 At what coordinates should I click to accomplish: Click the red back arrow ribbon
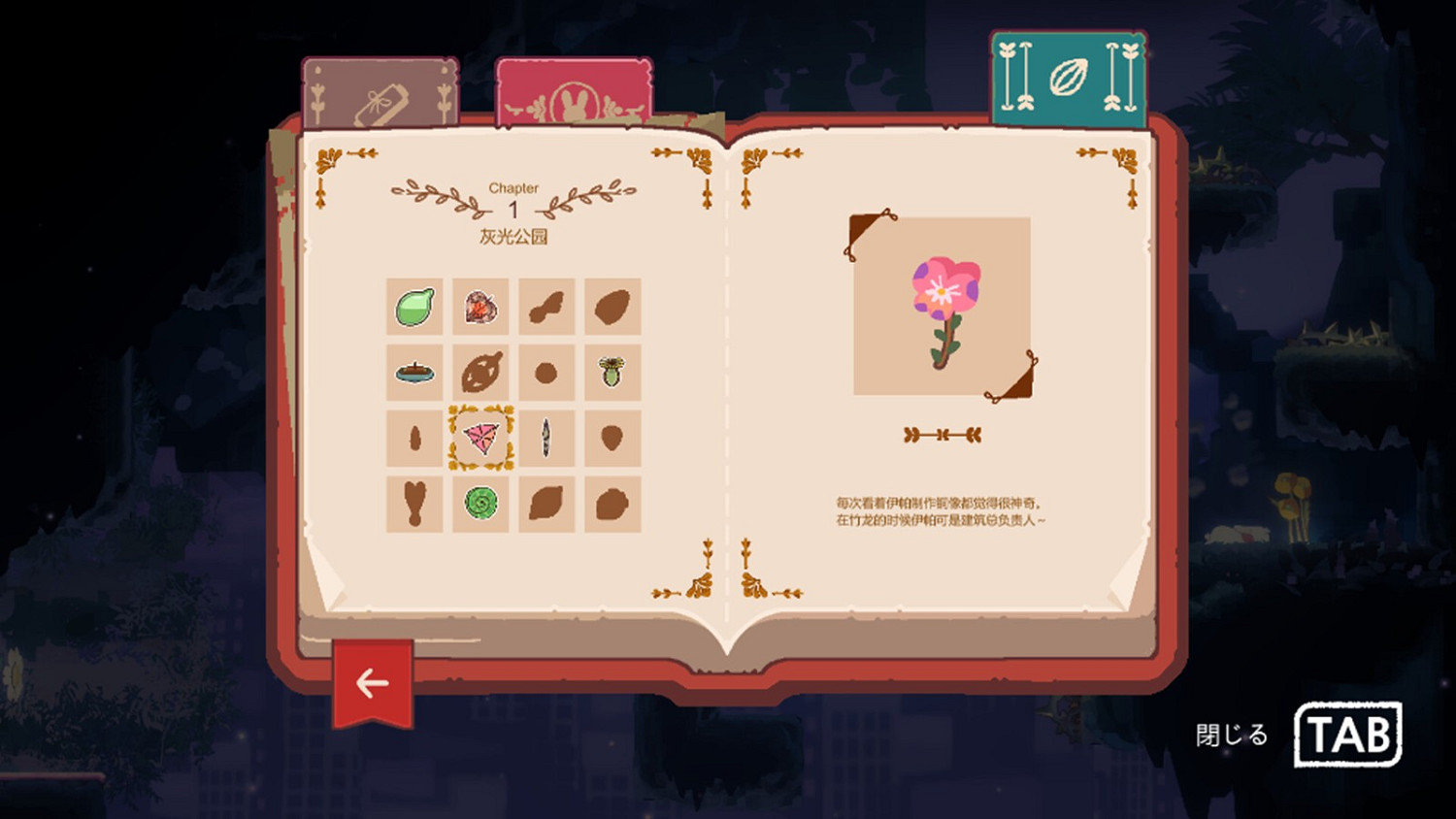372,682
